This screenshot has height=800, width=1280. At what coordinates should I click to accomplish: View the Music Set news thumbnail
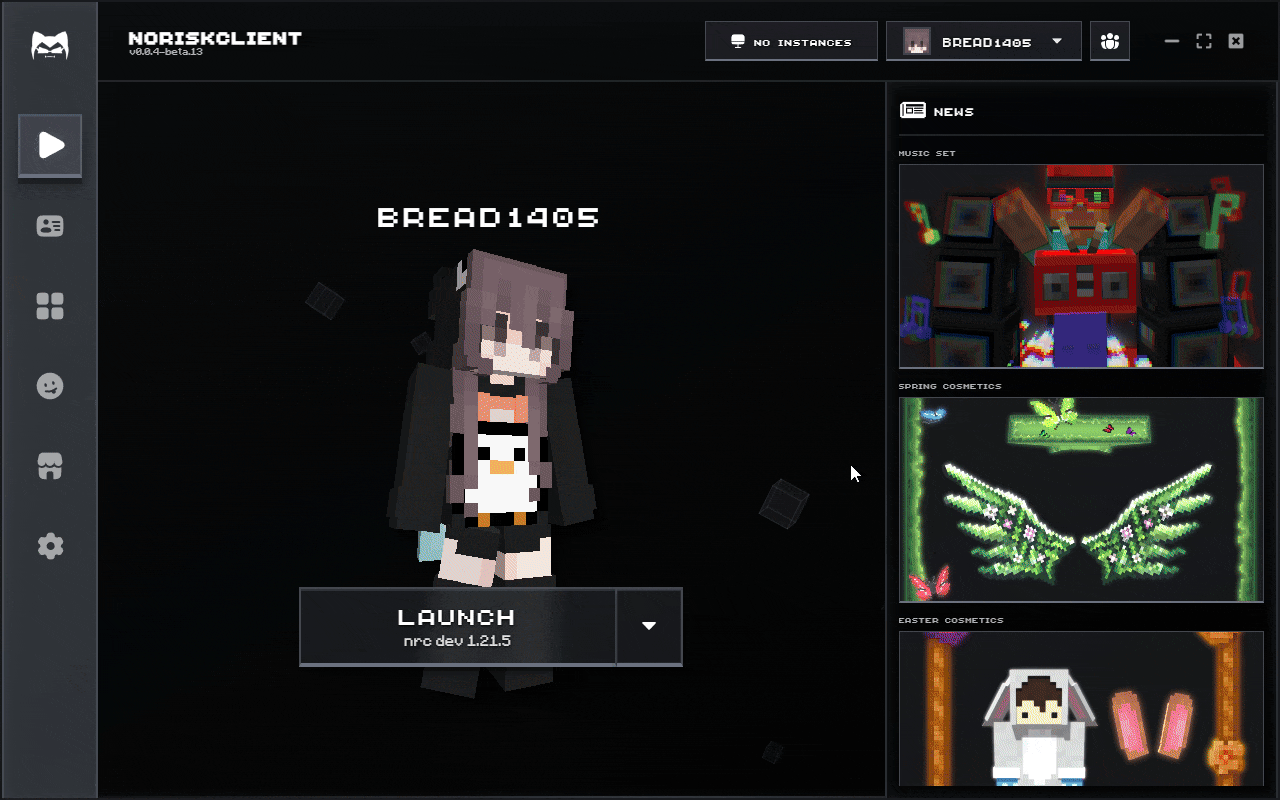coord(1081,266)
